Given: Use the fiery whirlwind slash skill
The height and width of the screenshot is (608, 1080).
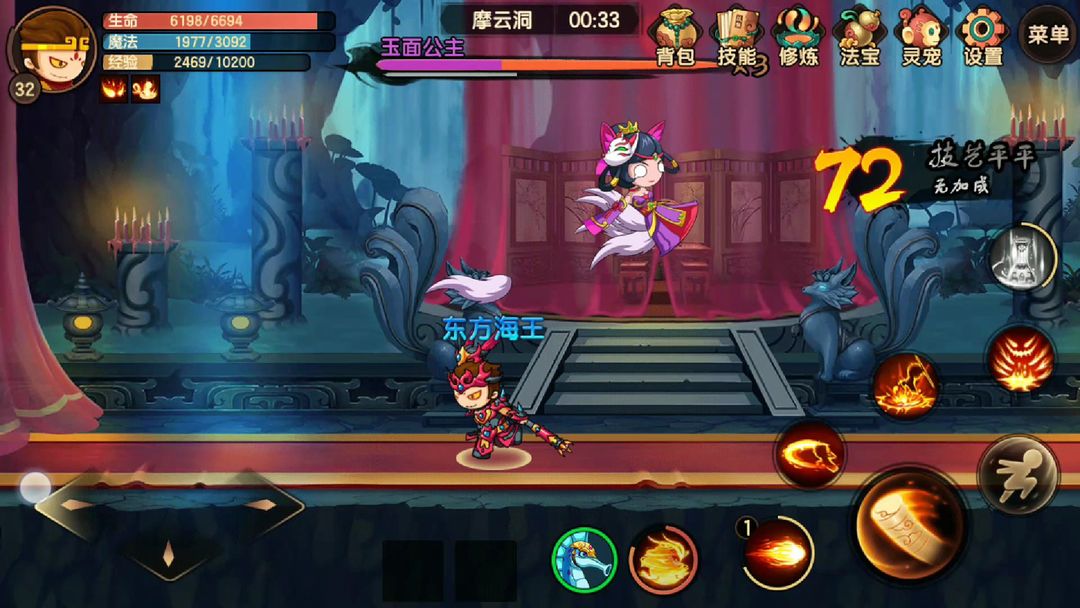Looking at the screenshot, I should point(809,456).
